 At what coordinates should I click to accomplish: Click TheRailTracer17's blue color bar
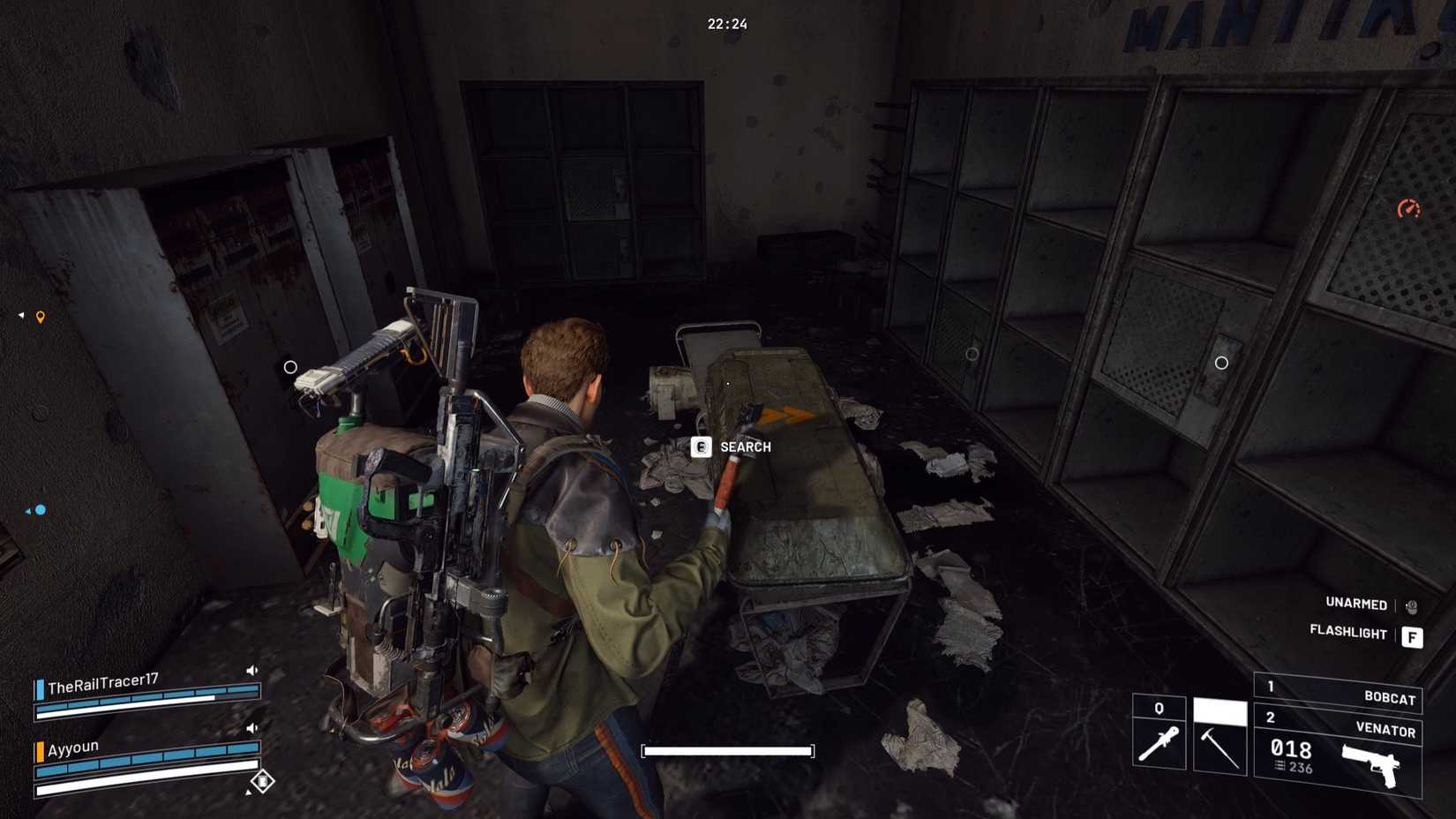click(x=41, y=689)
